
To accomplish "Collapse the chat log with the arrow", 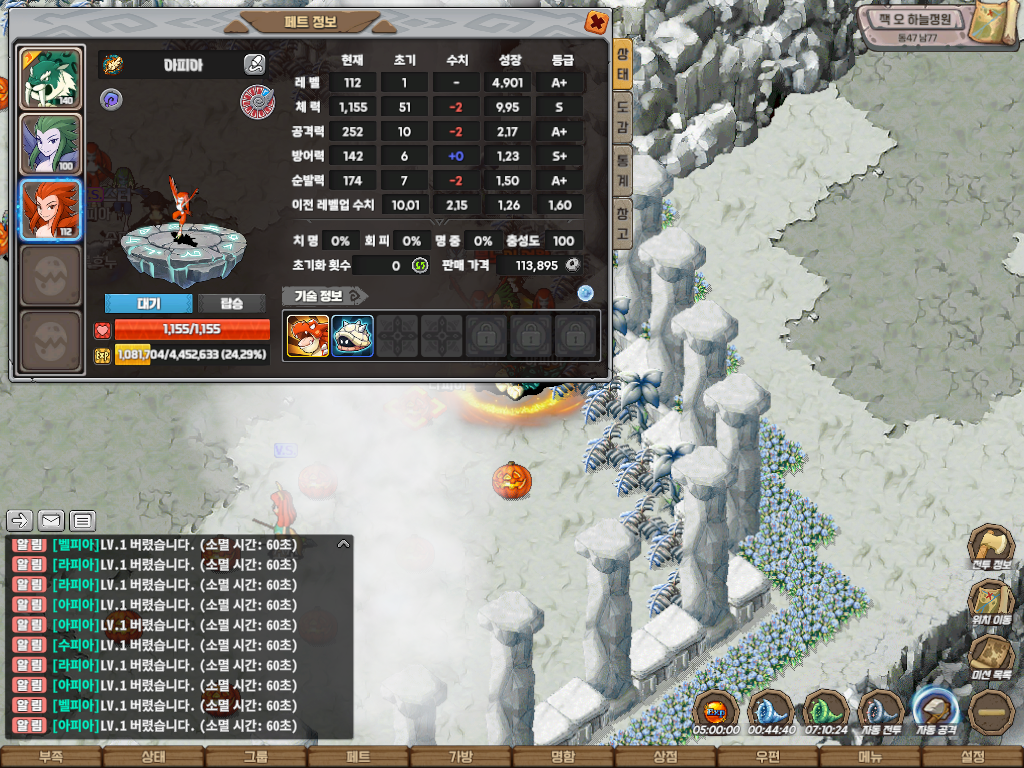I will click(x=343, y=544).
